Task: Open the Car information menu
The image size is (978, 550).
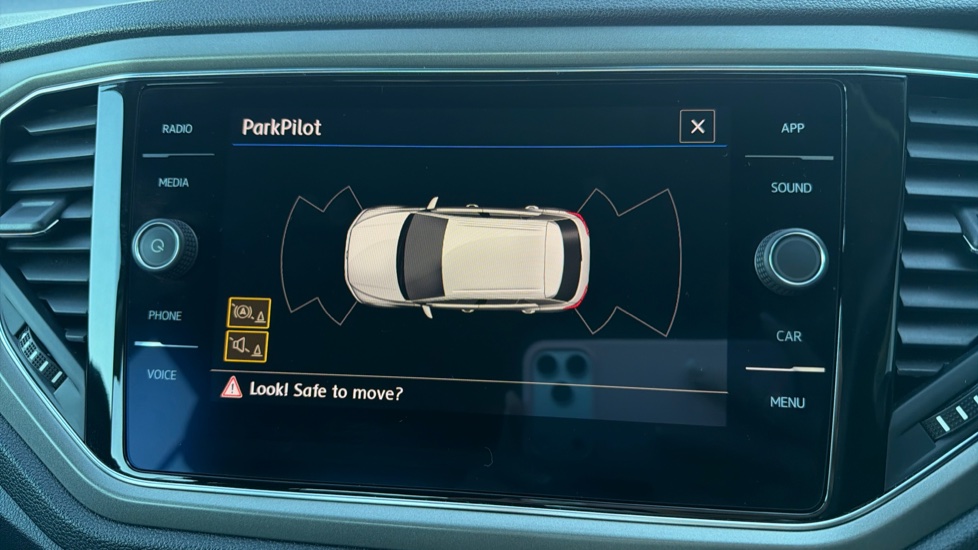Action: click(789, 337)
